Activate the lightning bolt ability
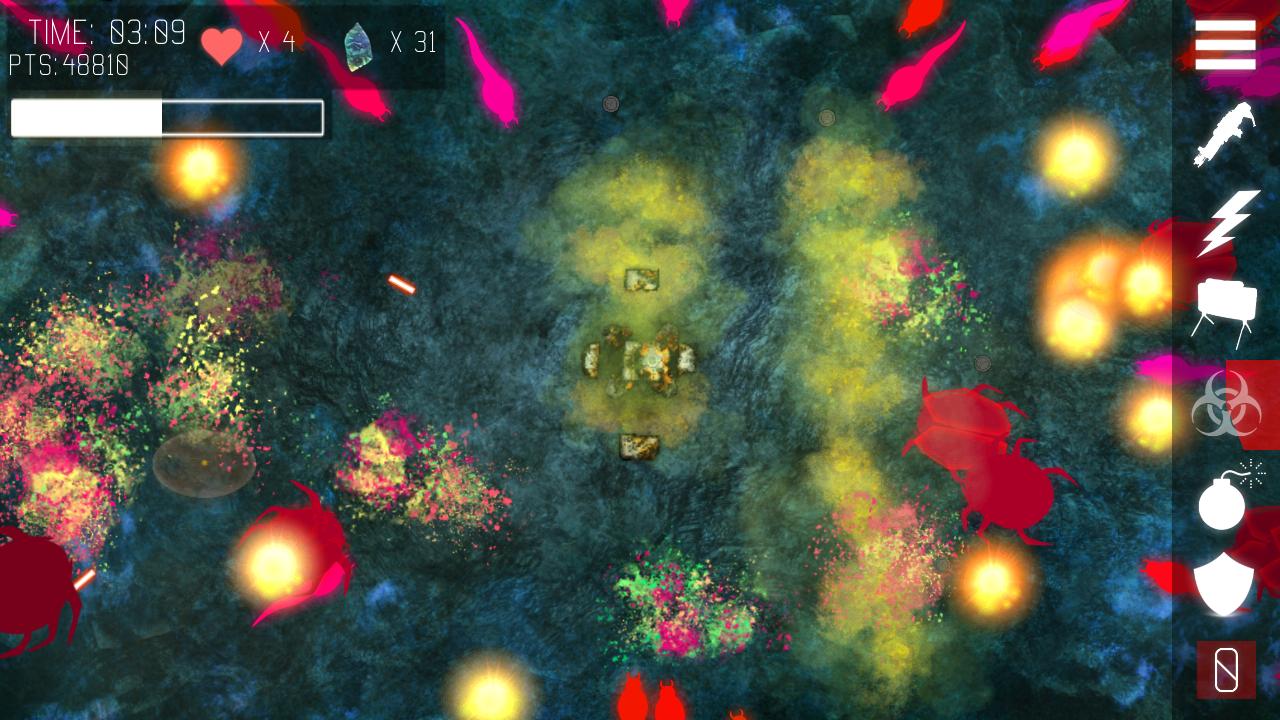 (1225, 222)
